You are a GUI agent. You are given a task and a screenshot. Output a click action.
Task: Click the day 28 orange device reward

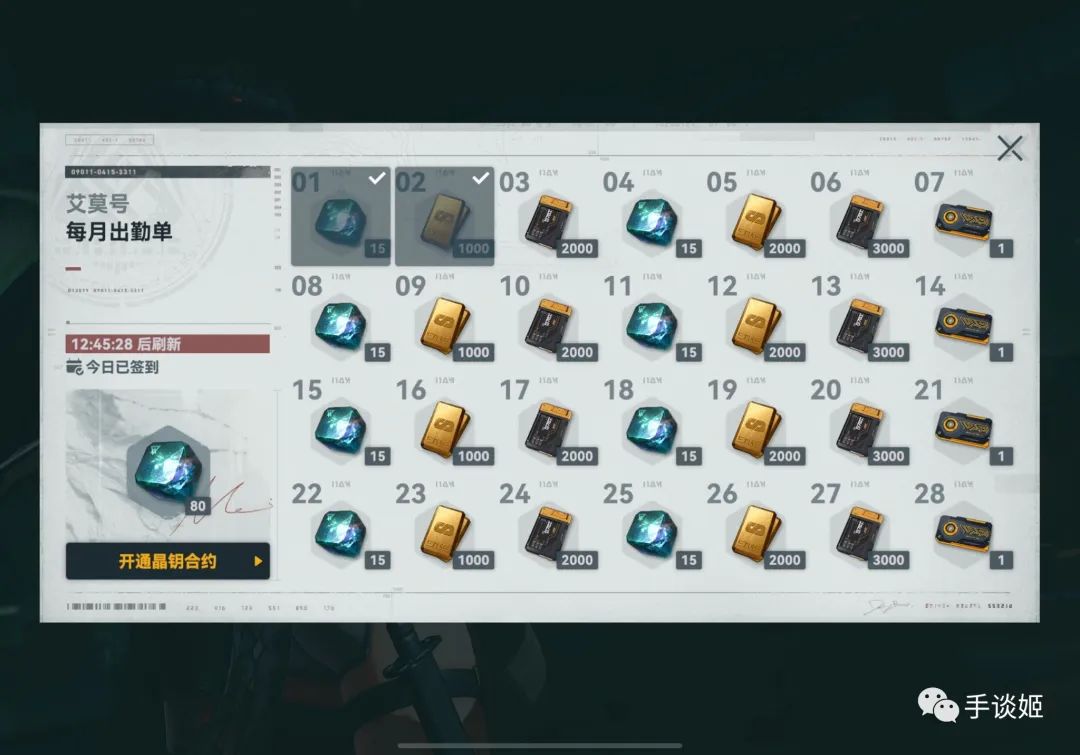[964, 533]
